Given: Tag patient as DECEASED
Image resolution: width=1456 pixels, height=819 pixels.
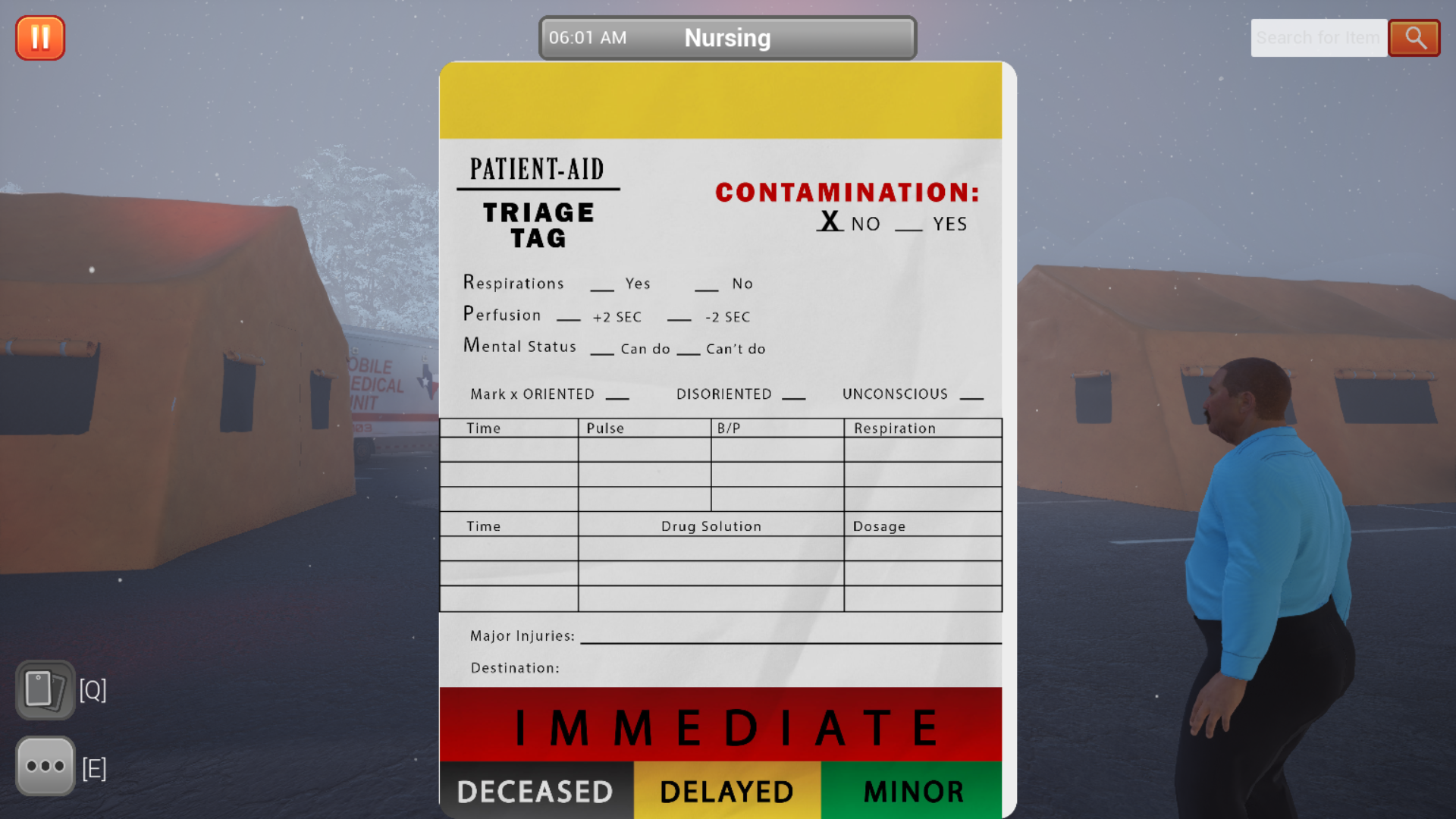Looking at the screenshot, I should click(x=535, y=791).
